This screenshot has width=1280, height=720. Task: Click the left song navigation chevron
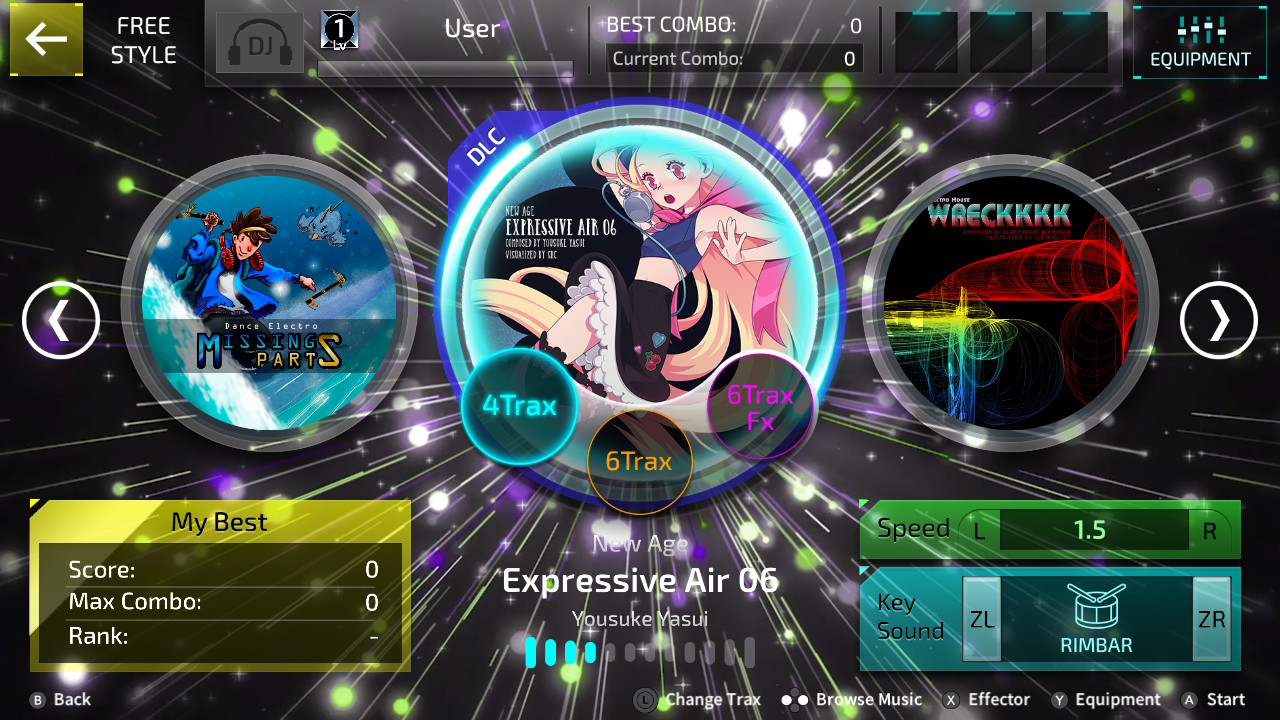[x=61, y=321]
